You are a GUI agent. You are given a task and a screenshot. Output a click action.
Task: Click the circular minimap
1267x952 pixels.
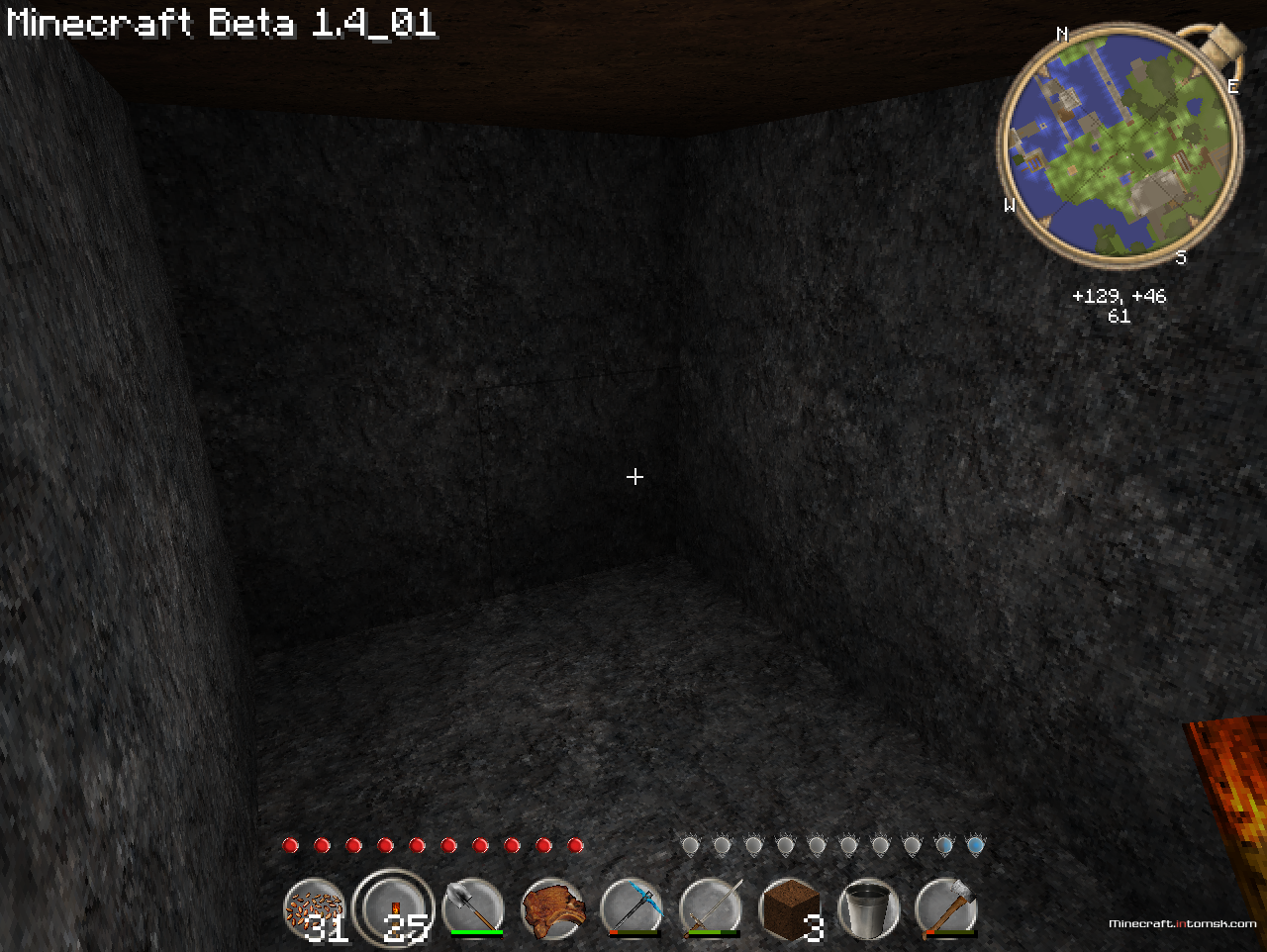pyautogui.click(x=1120, y=146)
